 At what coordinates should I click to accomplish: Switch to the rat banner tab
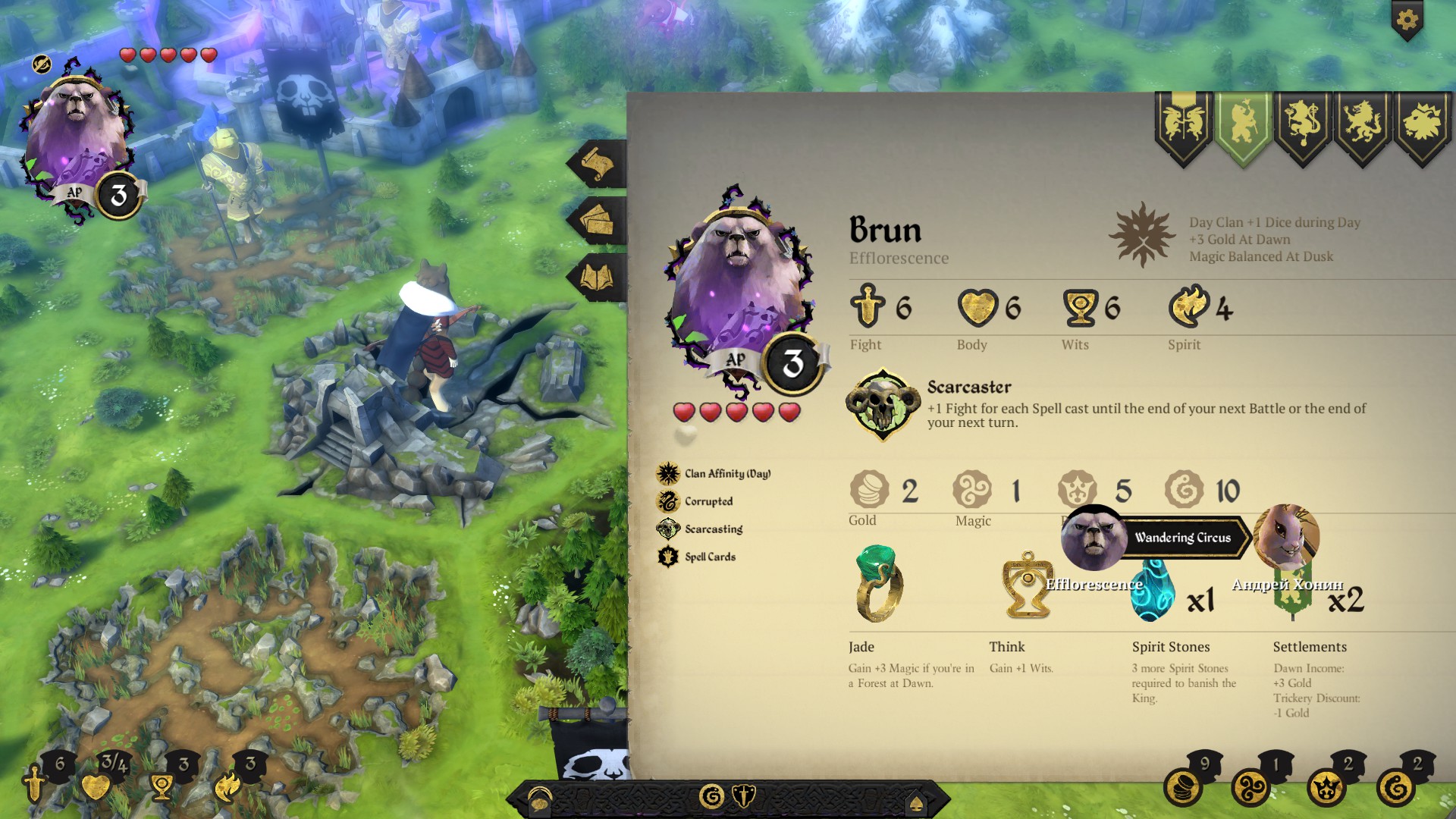(x=1303, y=125)
